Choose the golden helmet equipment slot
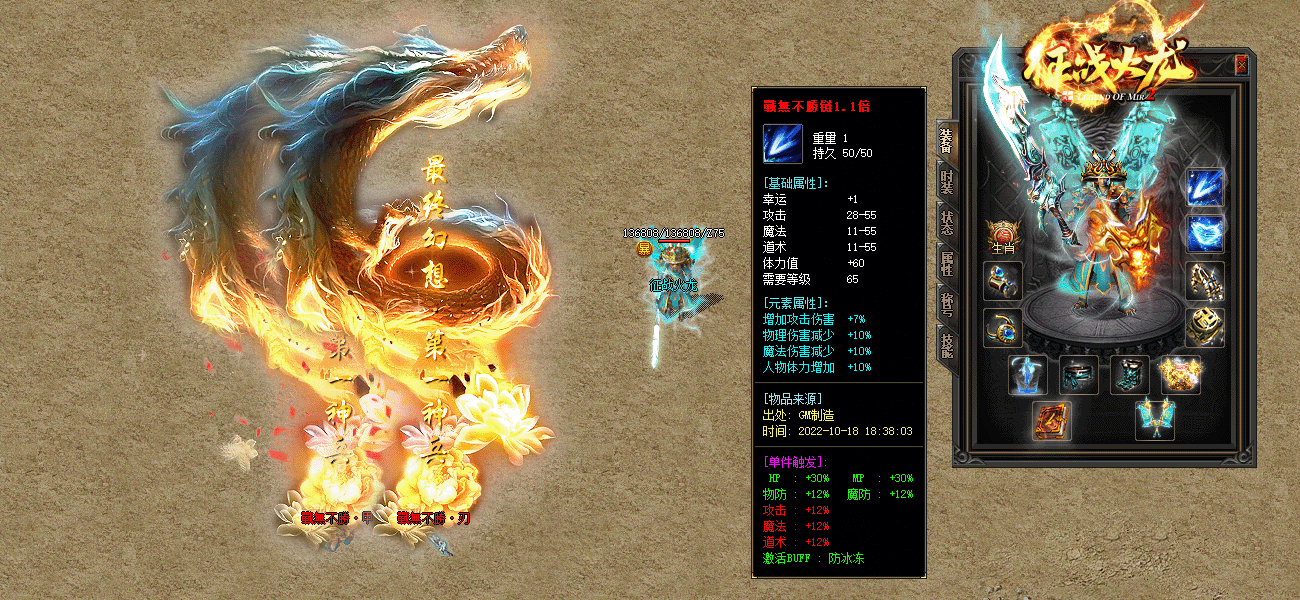 point(1204,326)
